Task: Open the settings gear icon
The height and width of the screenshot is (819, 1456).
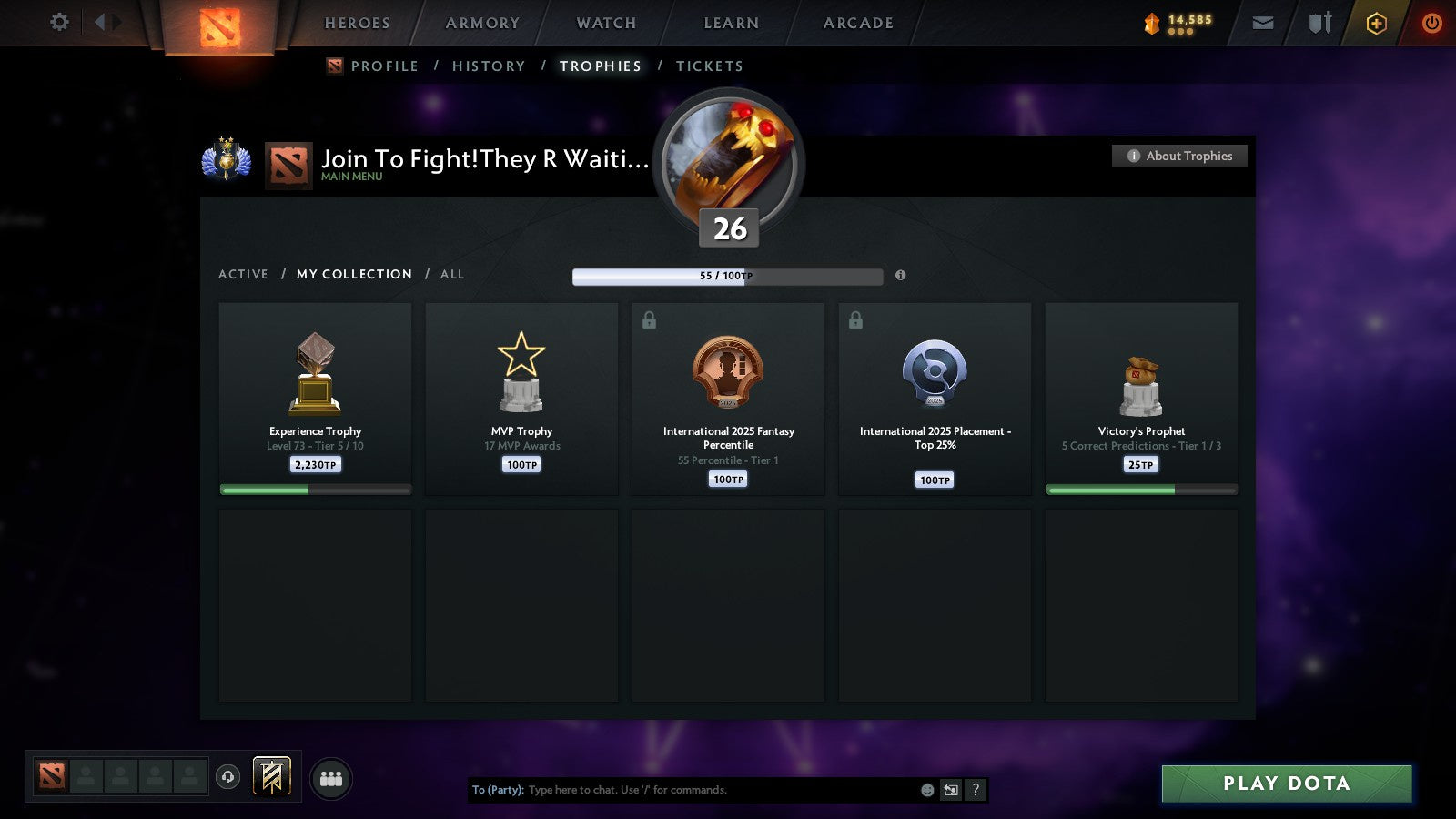Action: pyautogui.click(x=58, y=23)
